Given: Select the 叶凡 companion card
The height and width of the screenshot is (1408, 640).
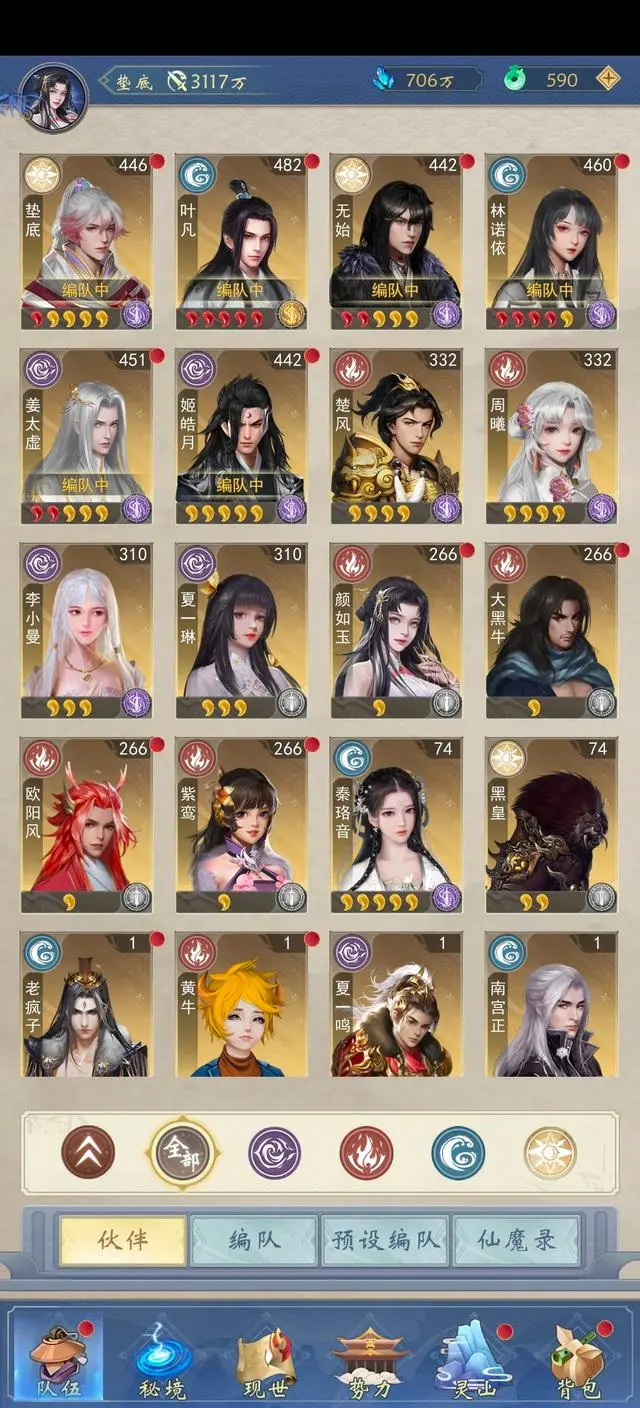Looking at the screenshot, I should click(x=241, y=241).
